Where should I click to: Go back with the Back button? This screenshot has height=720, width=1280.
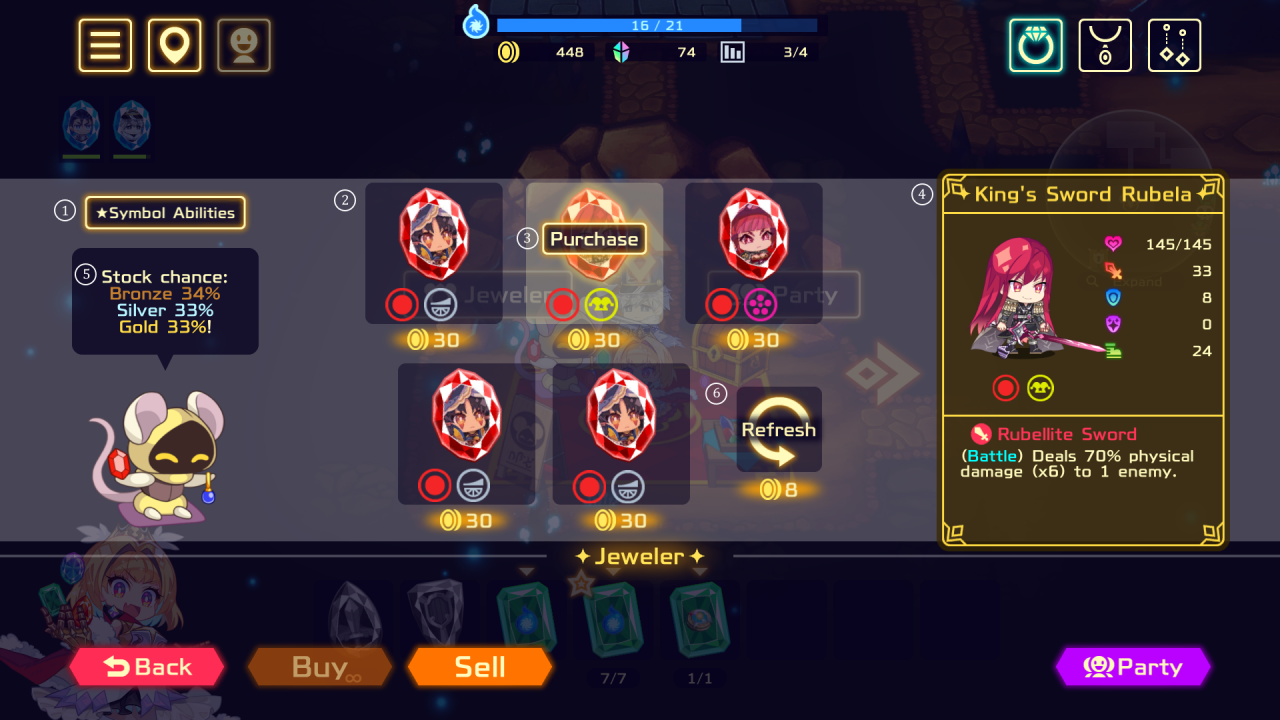click(147, 667)
